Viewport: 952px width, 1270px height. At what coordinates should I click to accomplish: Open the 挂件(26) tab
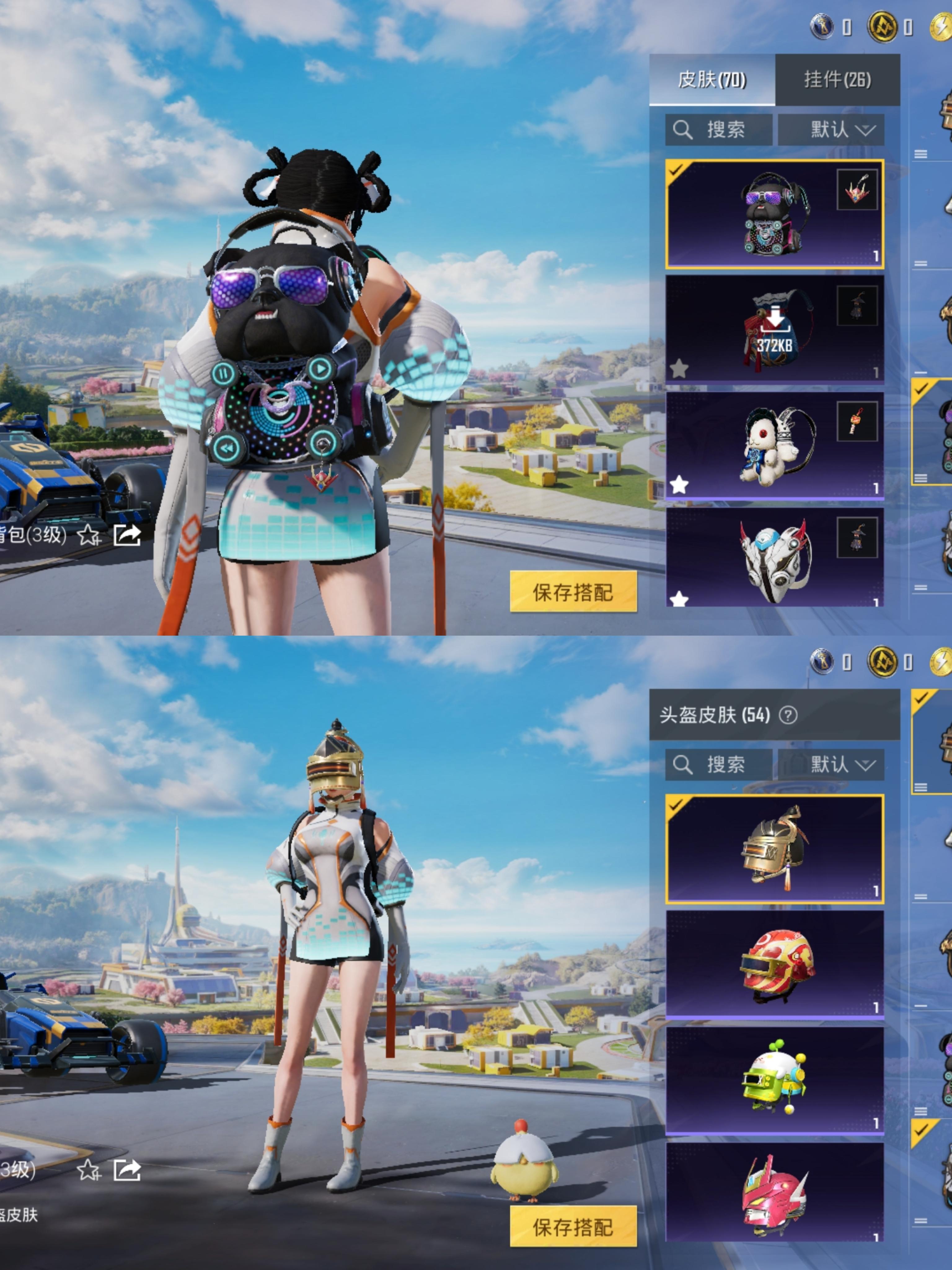coord(837,80)
